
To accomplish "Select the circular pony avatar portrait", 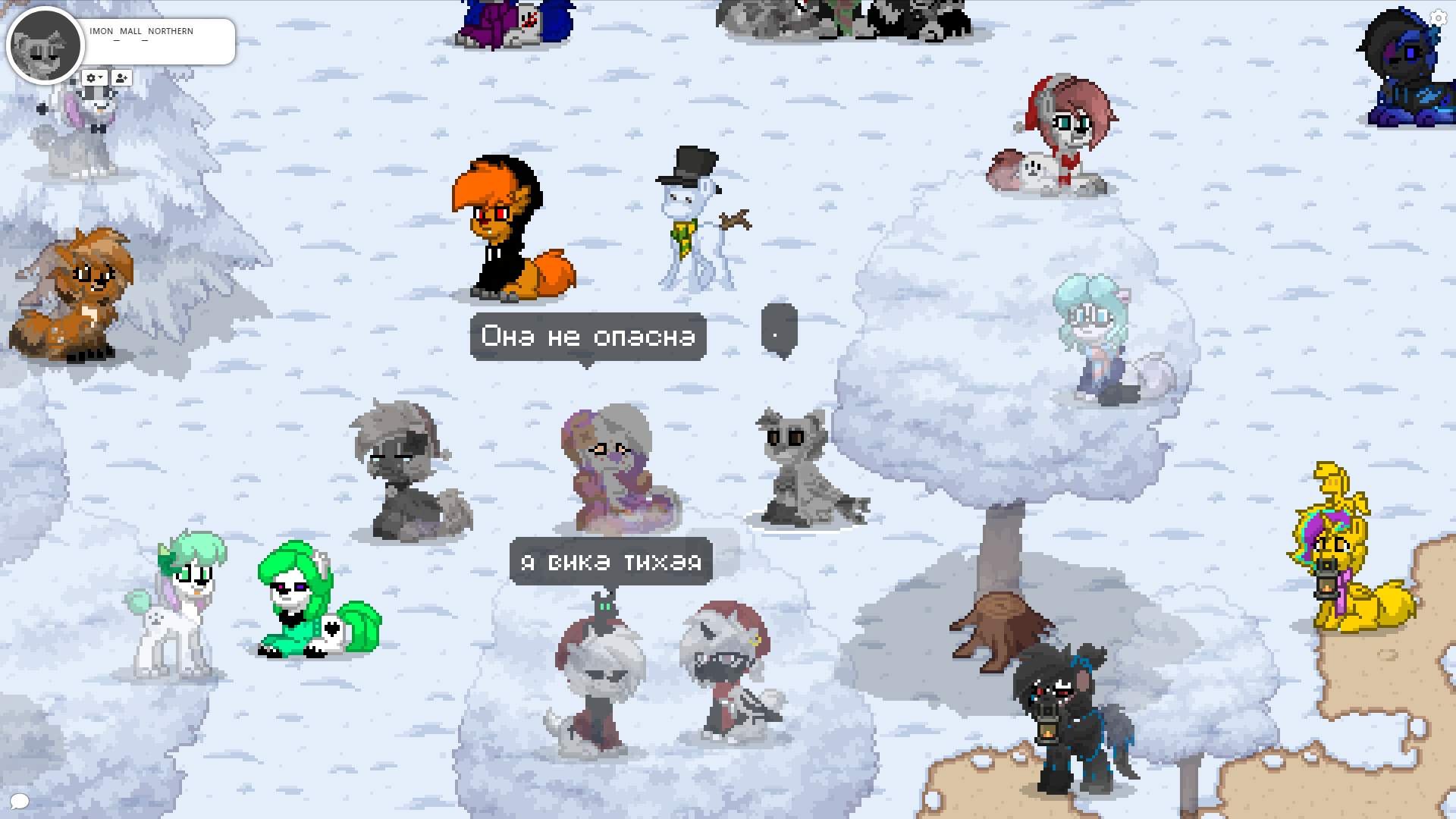I will [45, 45].
